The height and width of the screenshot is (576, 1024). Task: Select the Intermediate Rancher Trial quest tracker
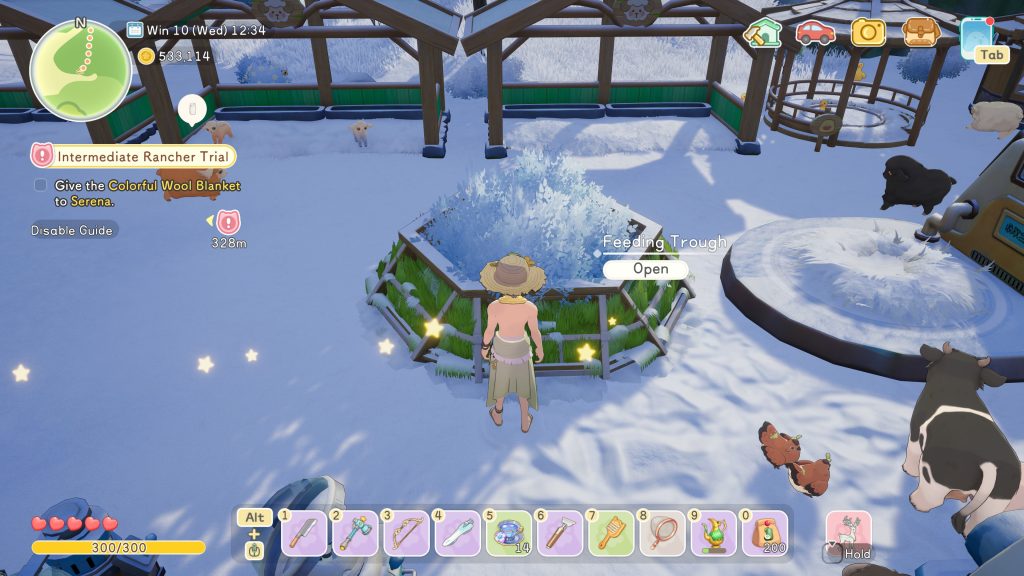click(134, 156)
